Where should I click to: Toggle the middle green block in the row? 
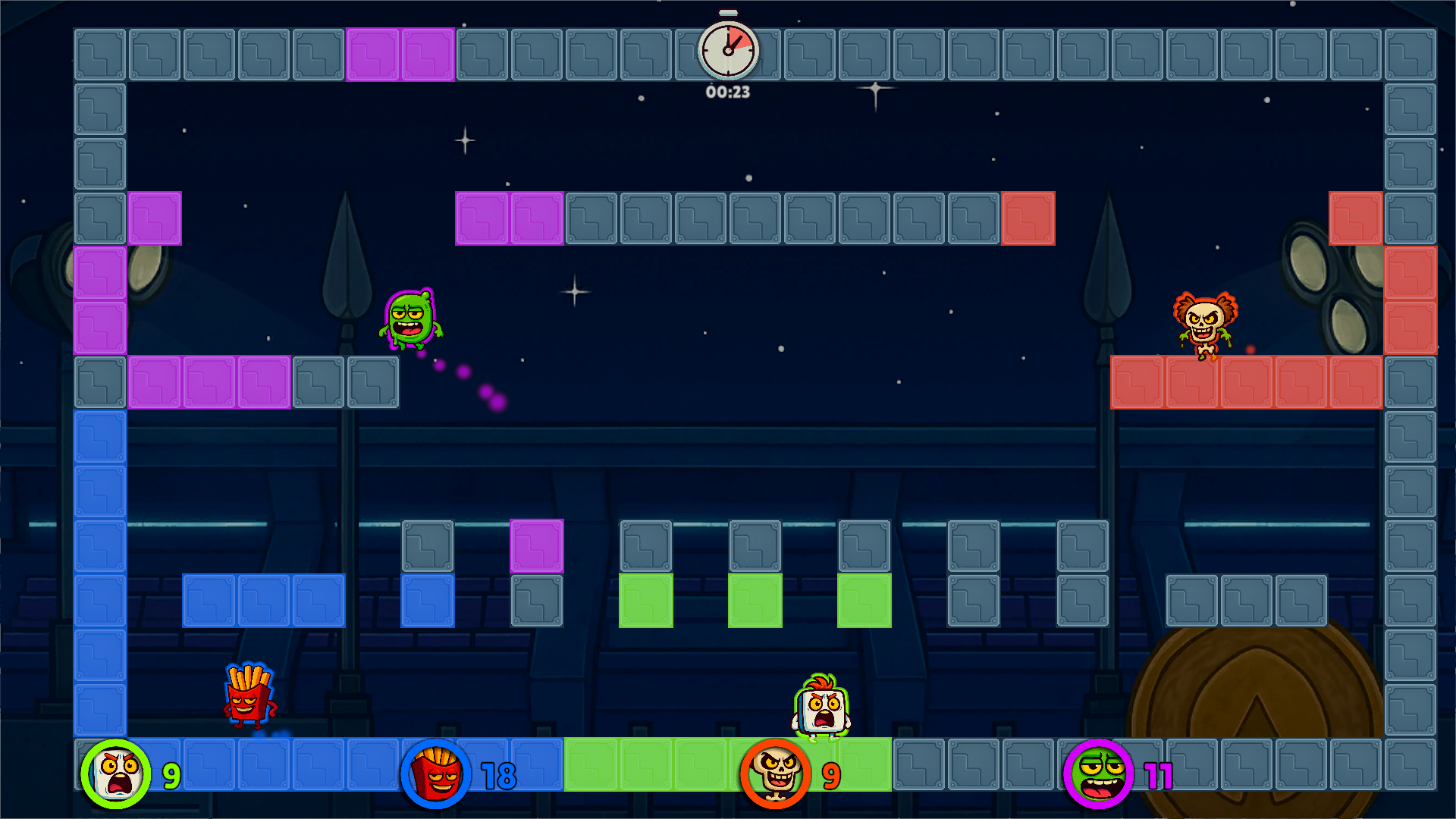(x=755, y=601)
